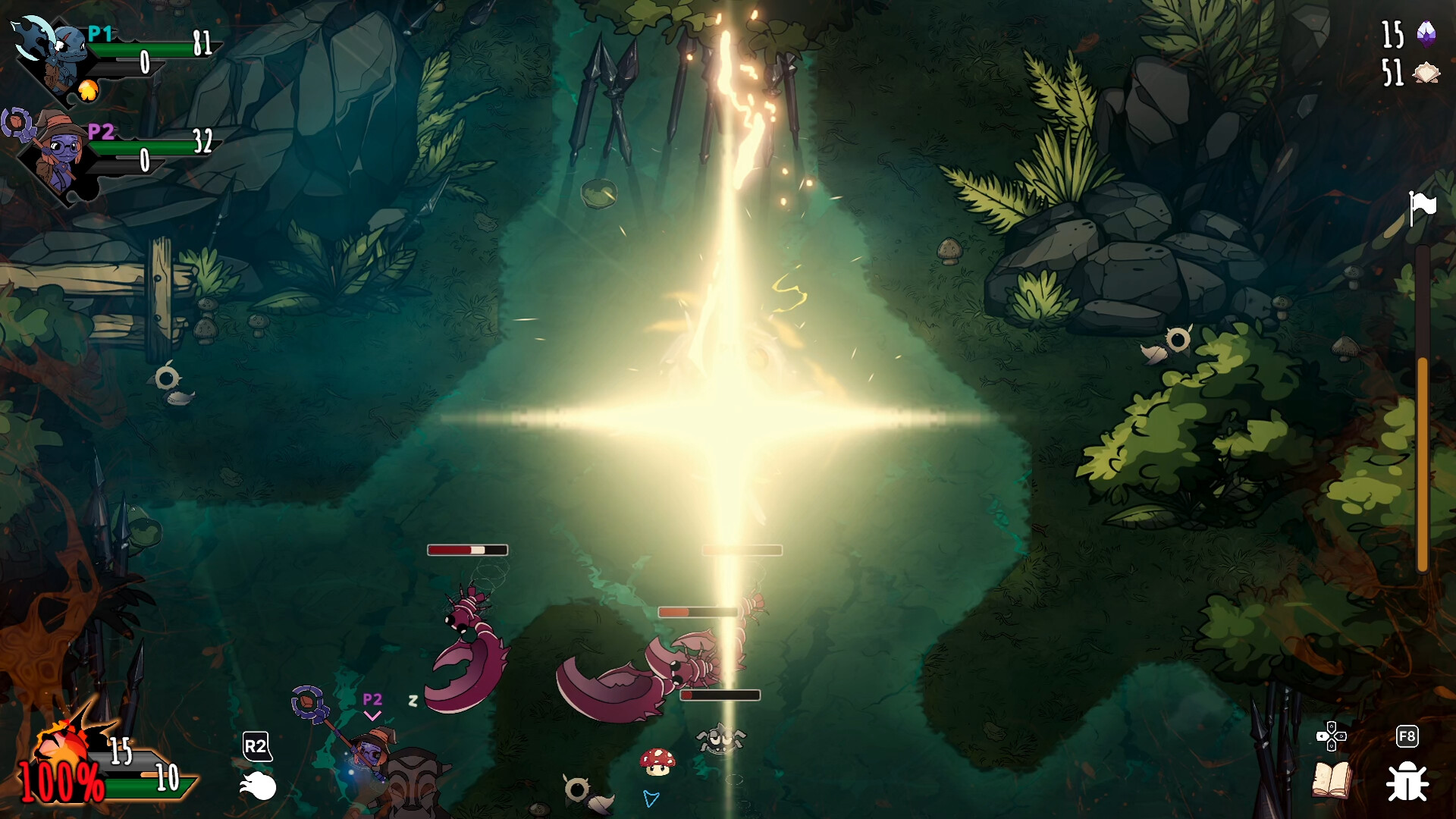Click the flame pickup icon under P1's health bar
This screenshot has height=819, width=1456.
(x=89, y=91)
